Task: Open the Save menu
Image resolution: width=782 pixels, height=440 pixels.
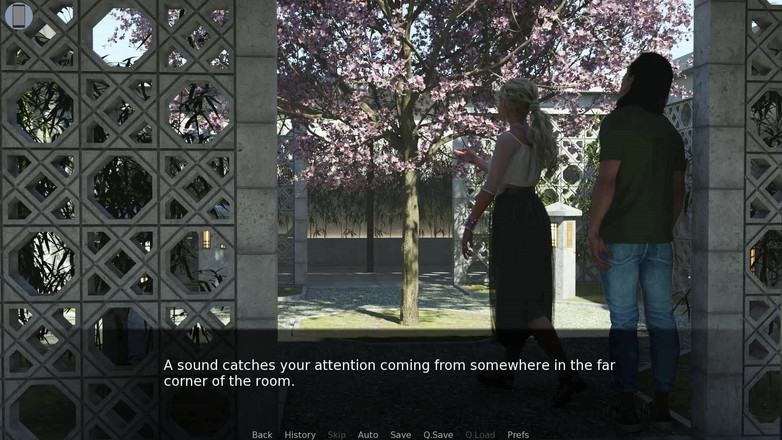Action: pos(400,435)
